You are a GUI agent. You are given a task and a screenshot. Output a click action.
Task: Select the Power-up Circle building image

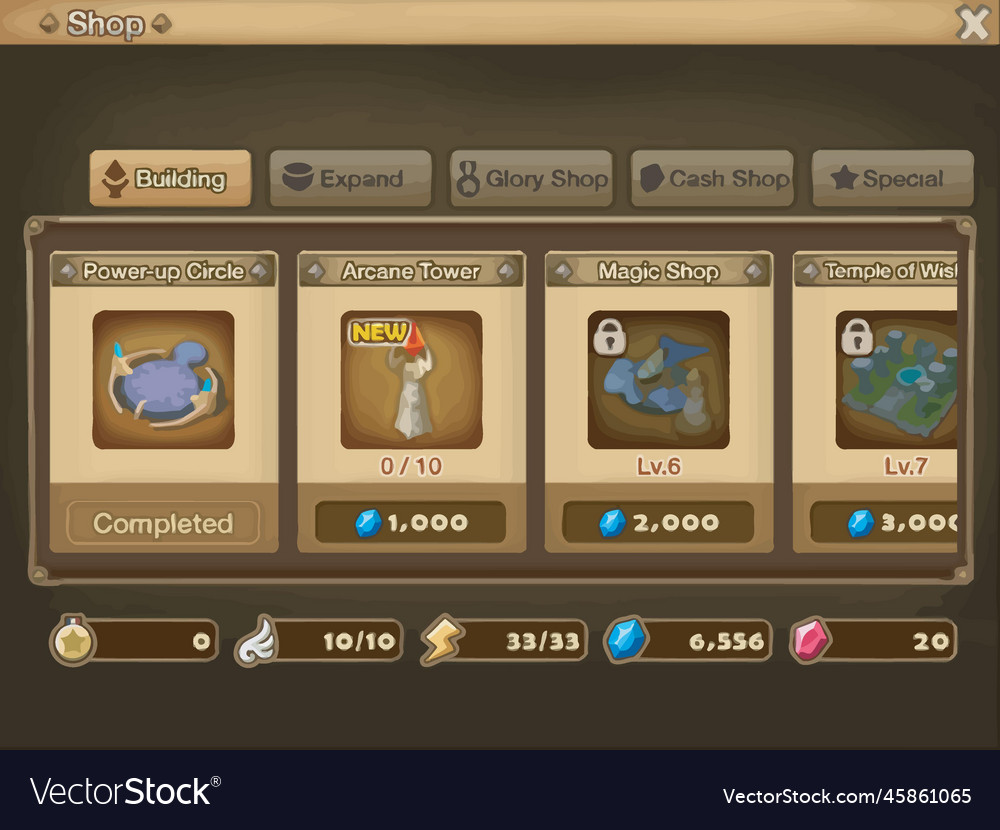pos(163,380)
